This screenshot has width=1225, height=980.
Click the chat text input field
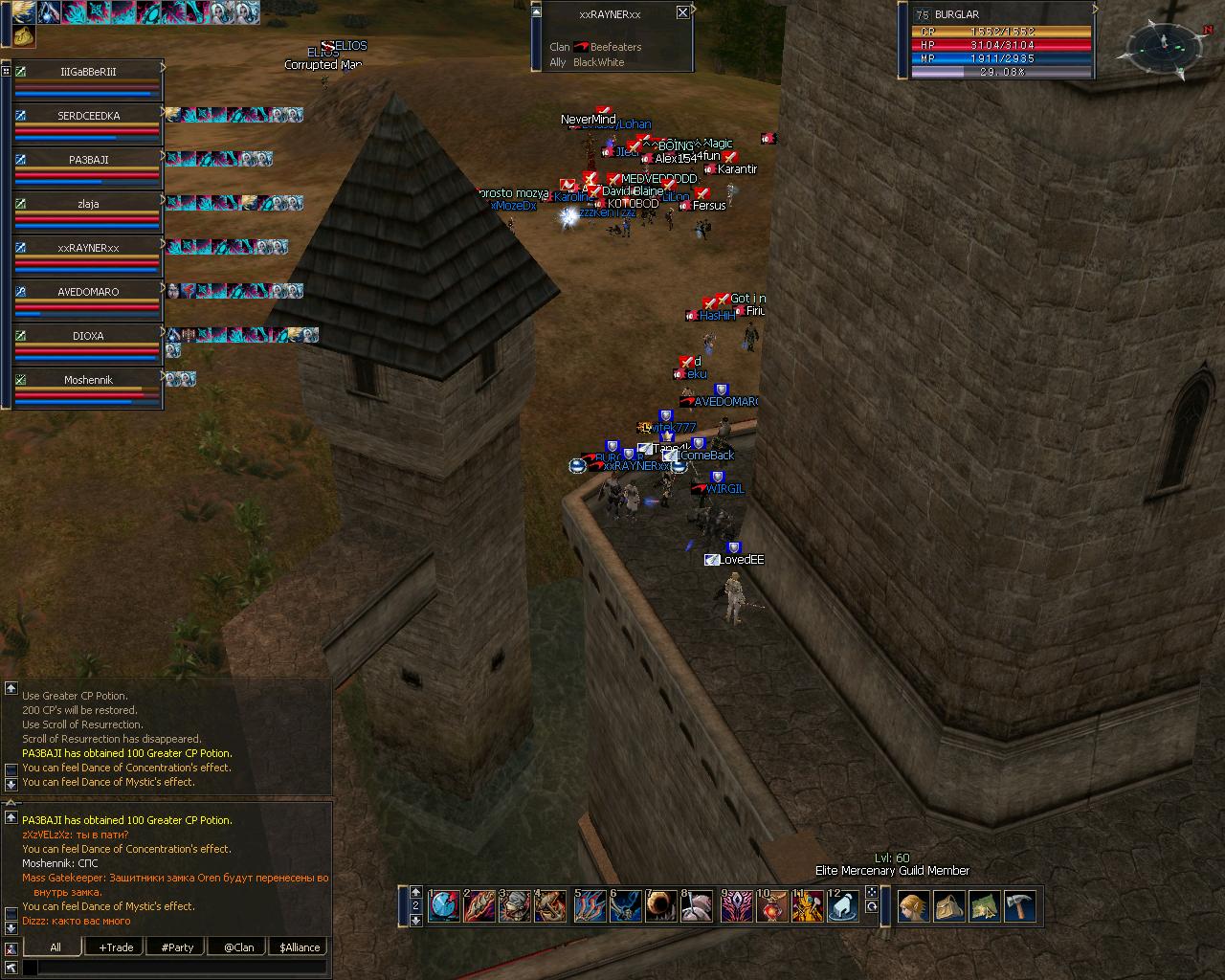182,968
